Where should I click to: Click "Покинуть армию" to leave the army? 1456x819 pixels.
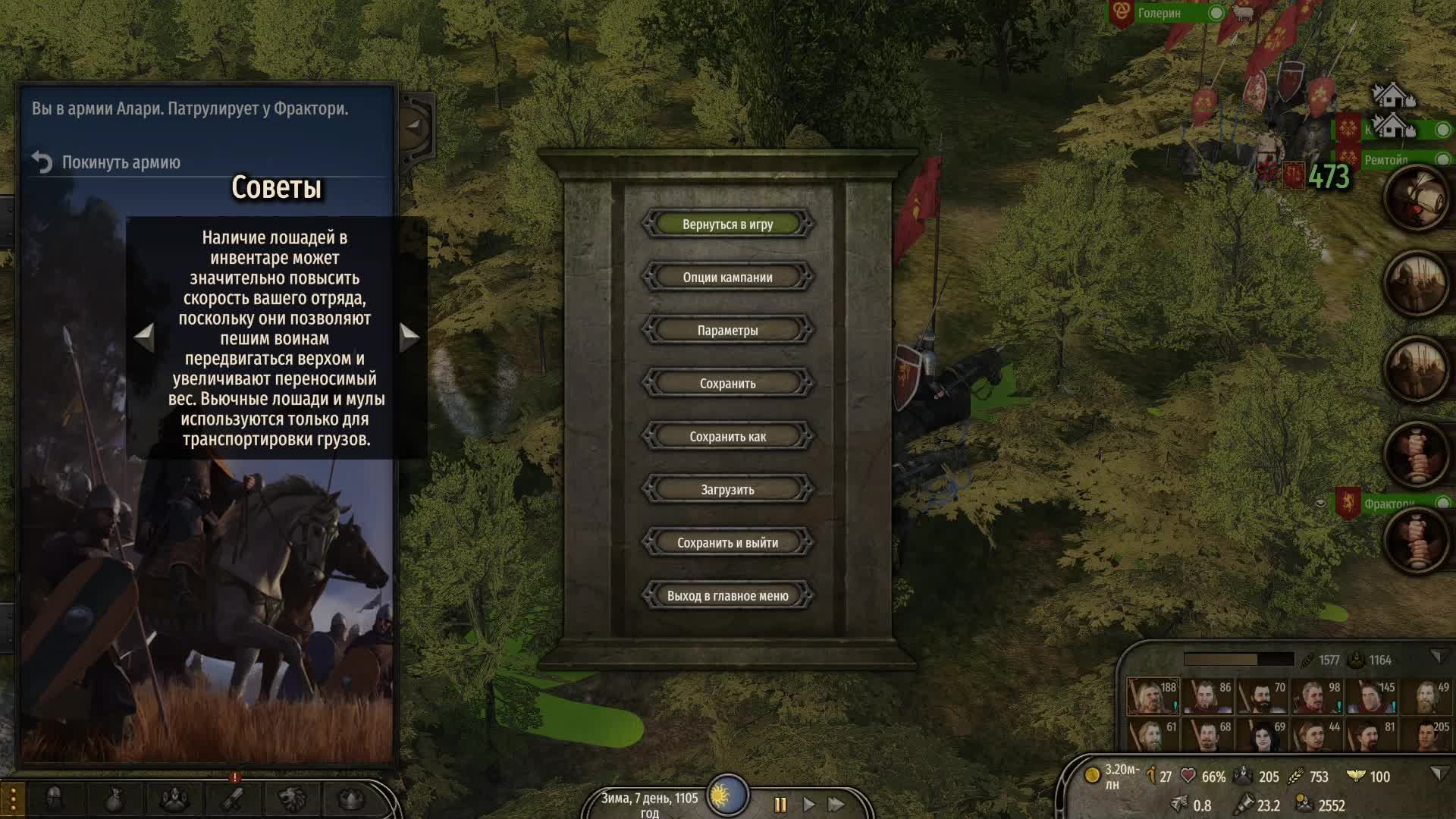(x=121, y=162)
